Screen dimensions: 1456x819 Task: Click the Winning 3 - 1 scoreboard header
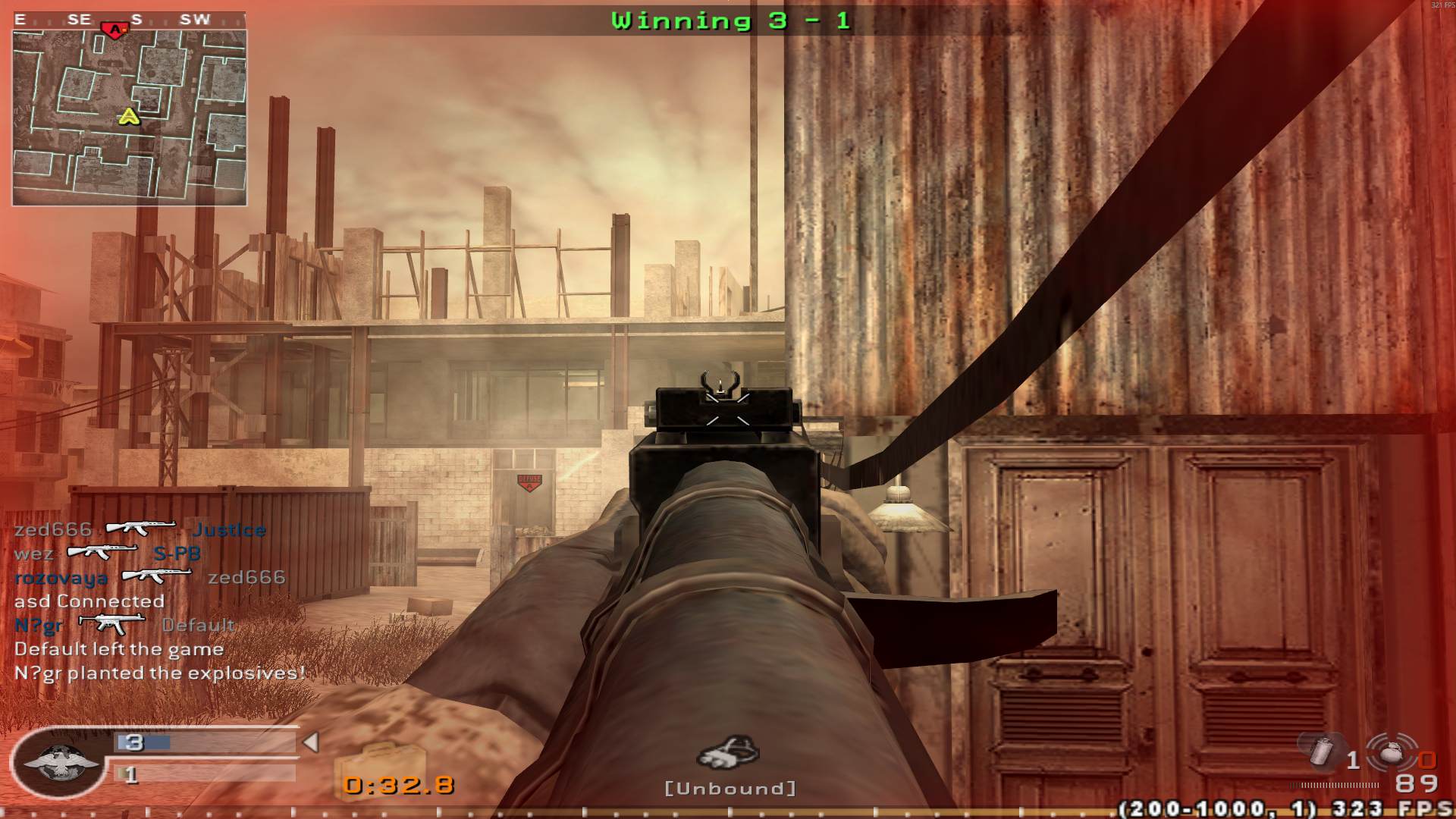pos(730,20)
